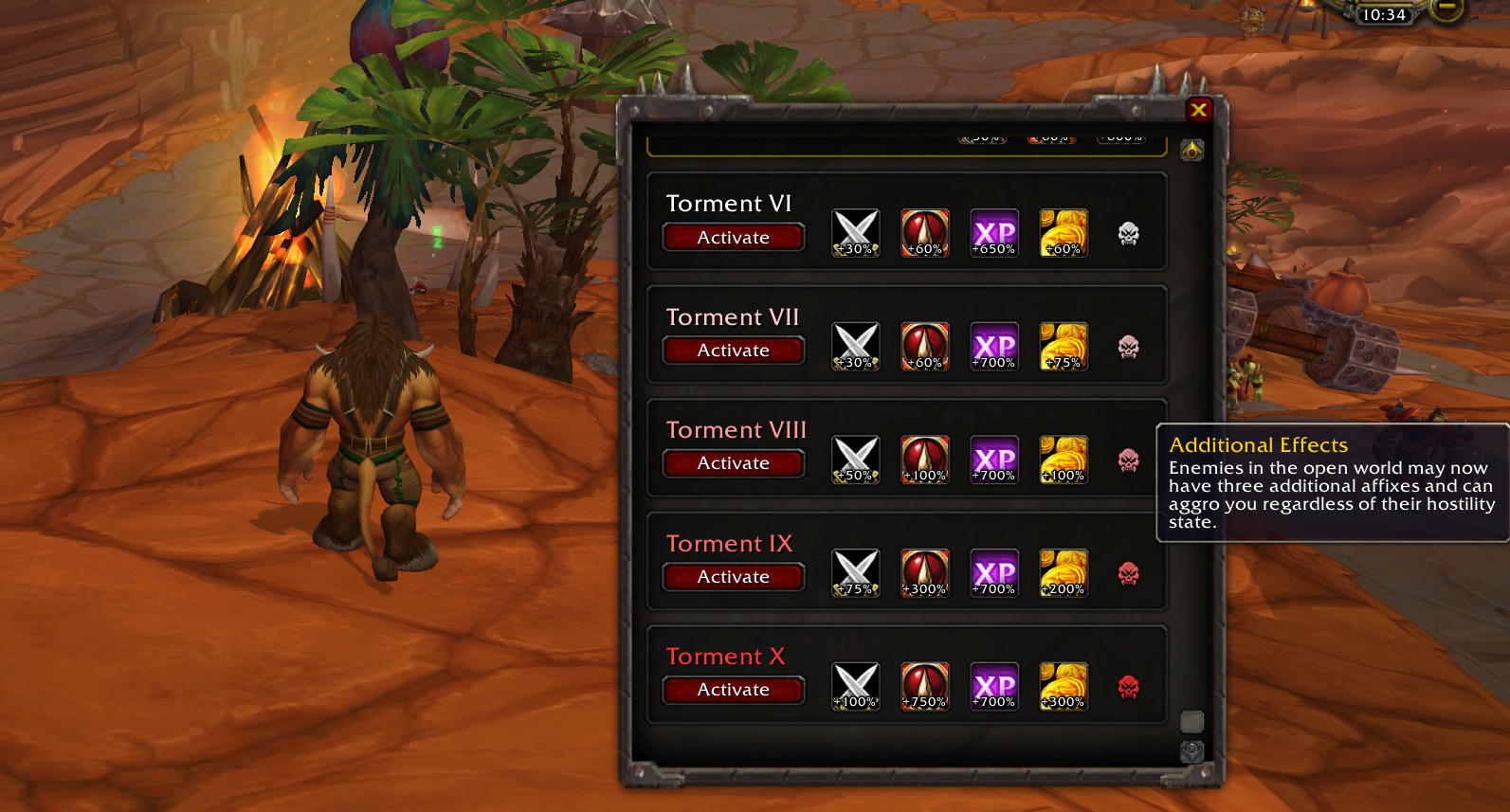Click the minimap zoom-out minus button

pos(1446,9)
